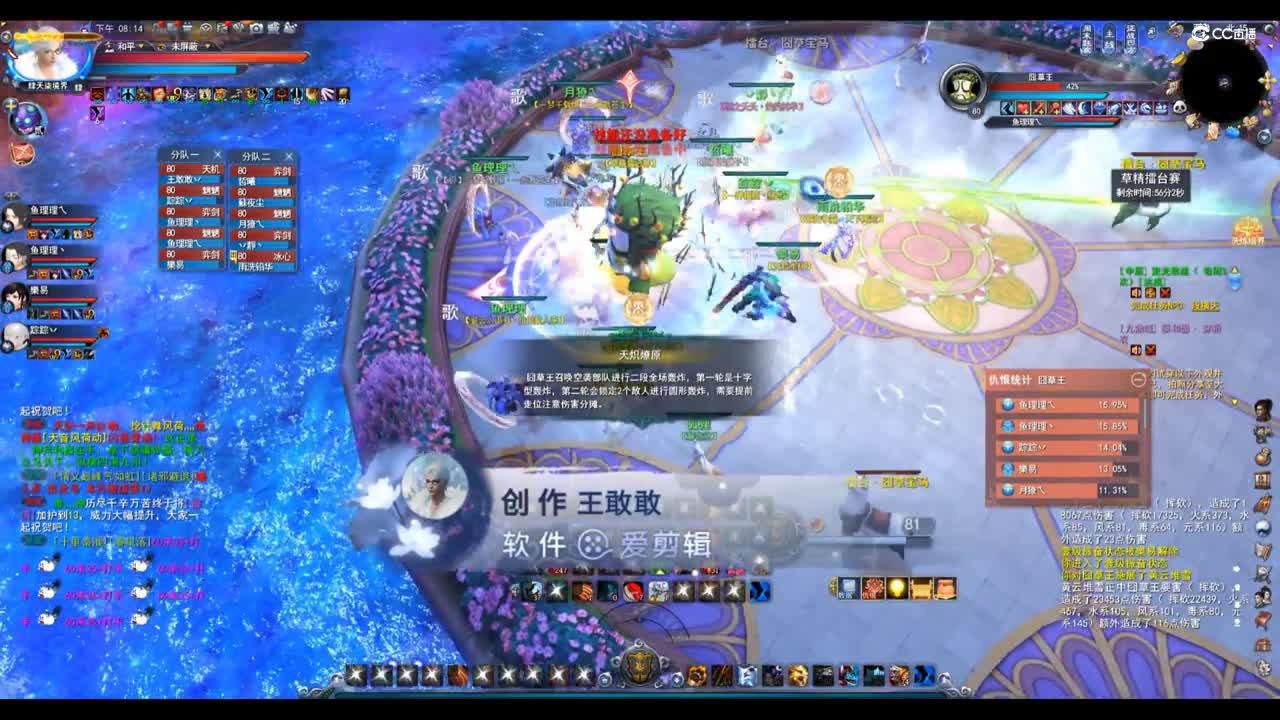Expand the 未屏蔽 filter dropdown
This screenshot has height=720, width=1280.
(x=207, y=46)
